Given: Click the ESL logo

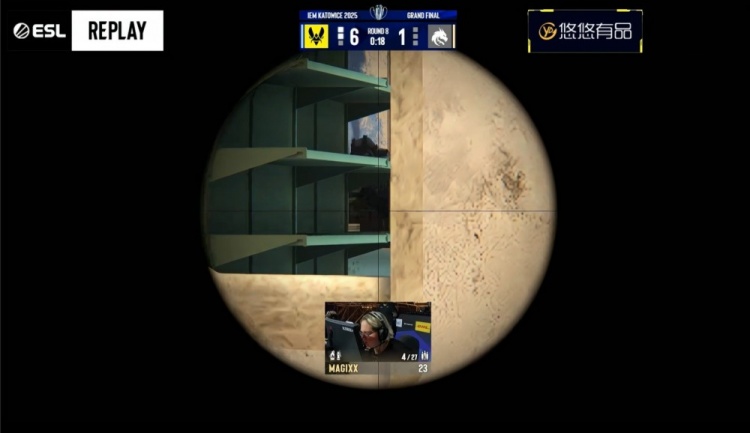Looking at the screenshot, I should (x=39, y=31).
